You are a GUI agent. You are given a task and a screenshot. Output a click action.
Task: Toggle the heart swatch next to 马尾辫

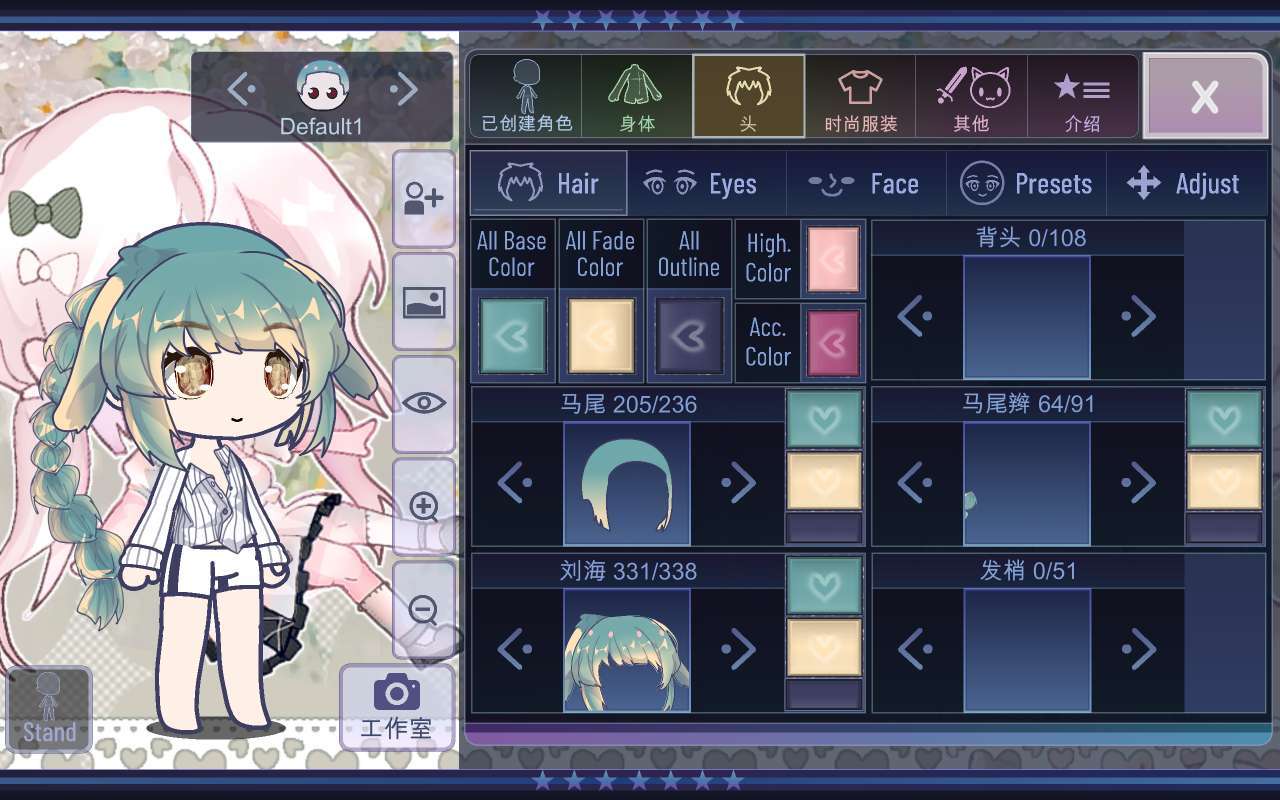pyautogui.click(x=1224, y=418)
